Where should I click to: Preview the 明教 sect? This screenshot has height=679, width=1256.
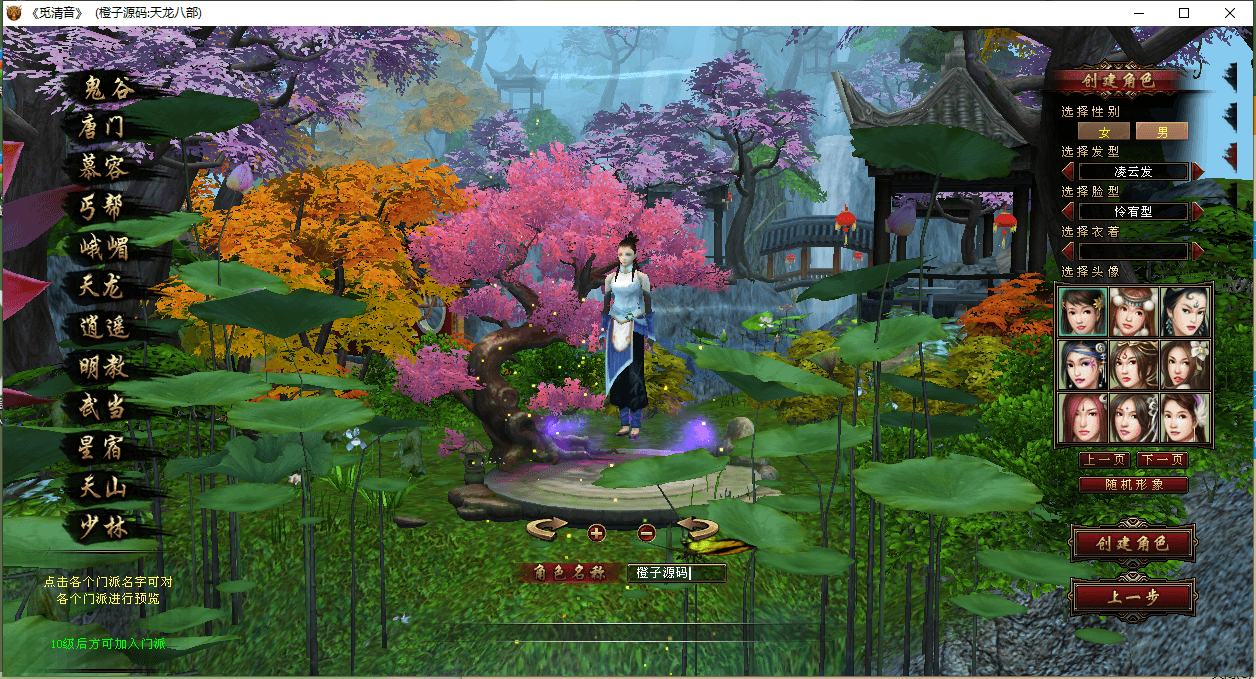104,367
